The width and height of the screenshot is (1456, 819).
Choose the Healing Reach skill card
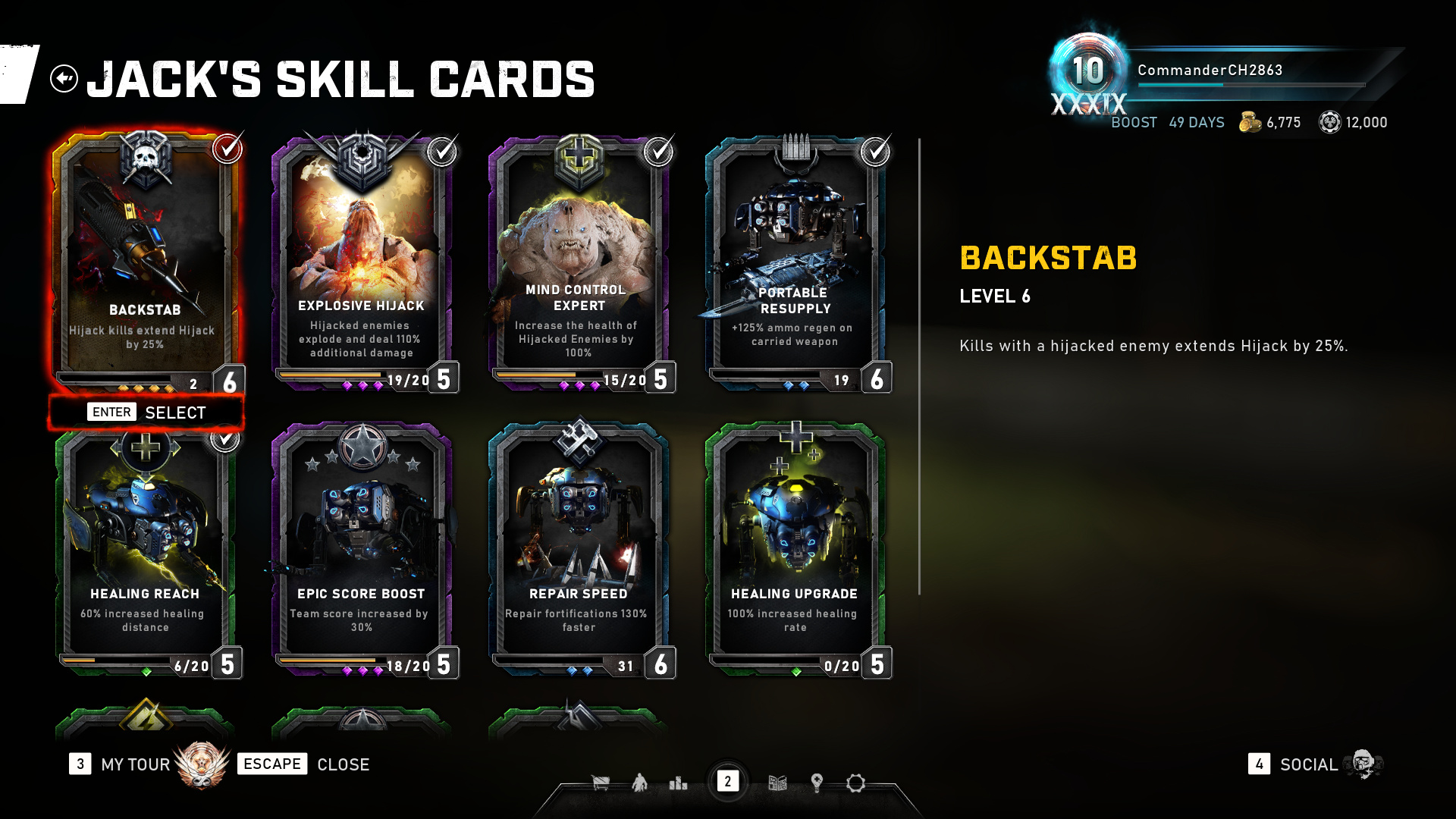(x=145, y=546)
